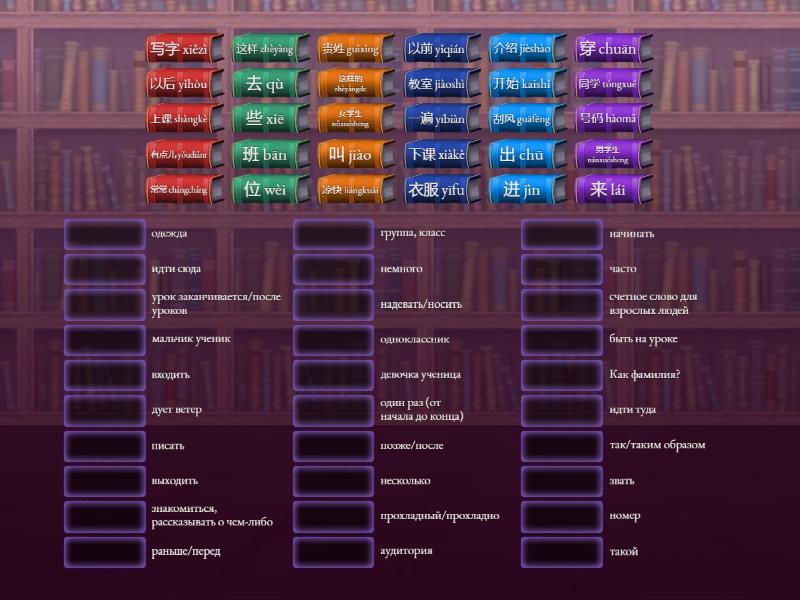Image resolution: width=800 pixels, height=600 pixels.
Task: Choose the green 位 wèi tile
Action: pos(265,190)
